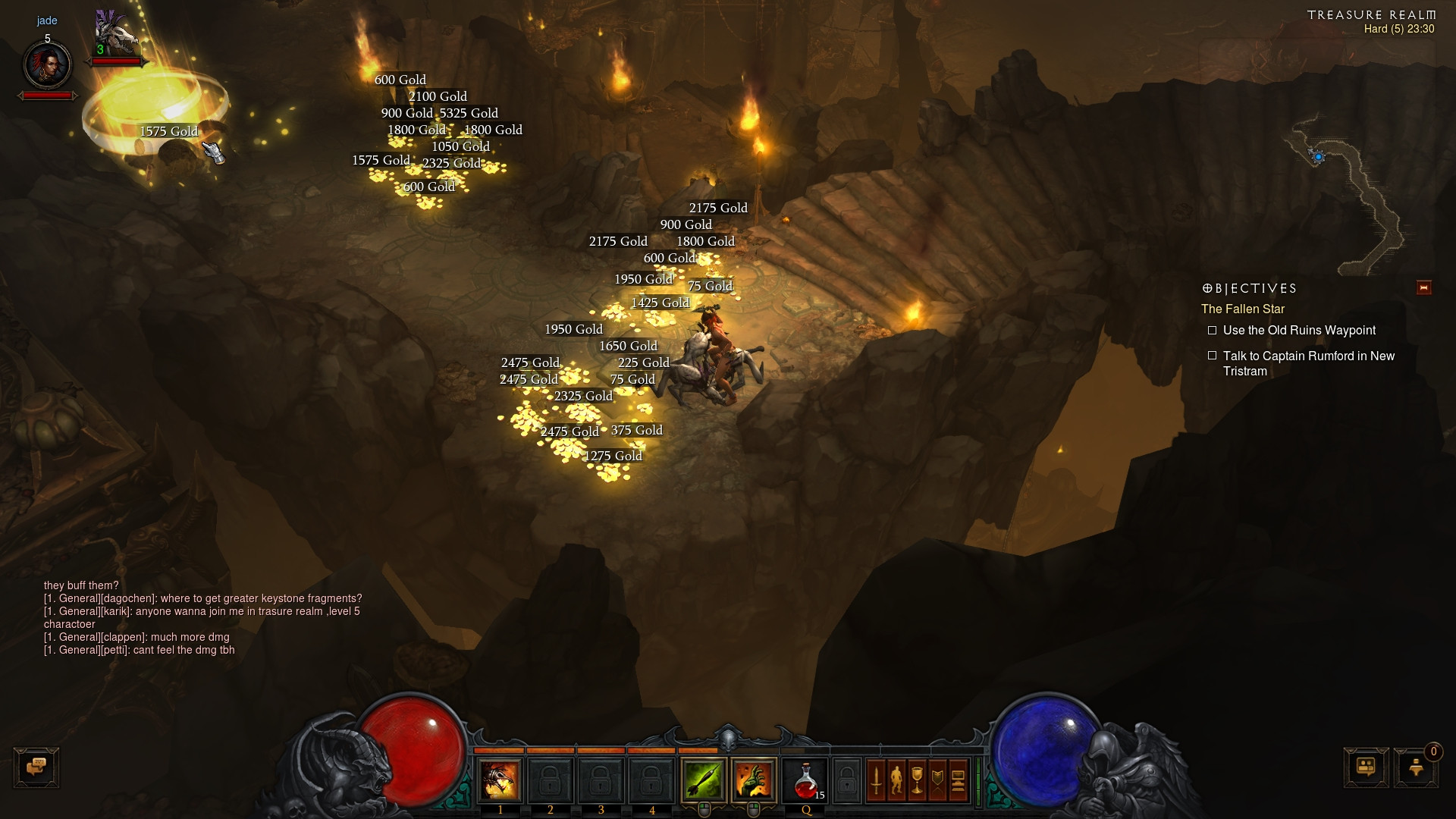Open the notifications button showing 0
The image size is (1456, 819).
pyautogui.click(x=1416, y=767)
